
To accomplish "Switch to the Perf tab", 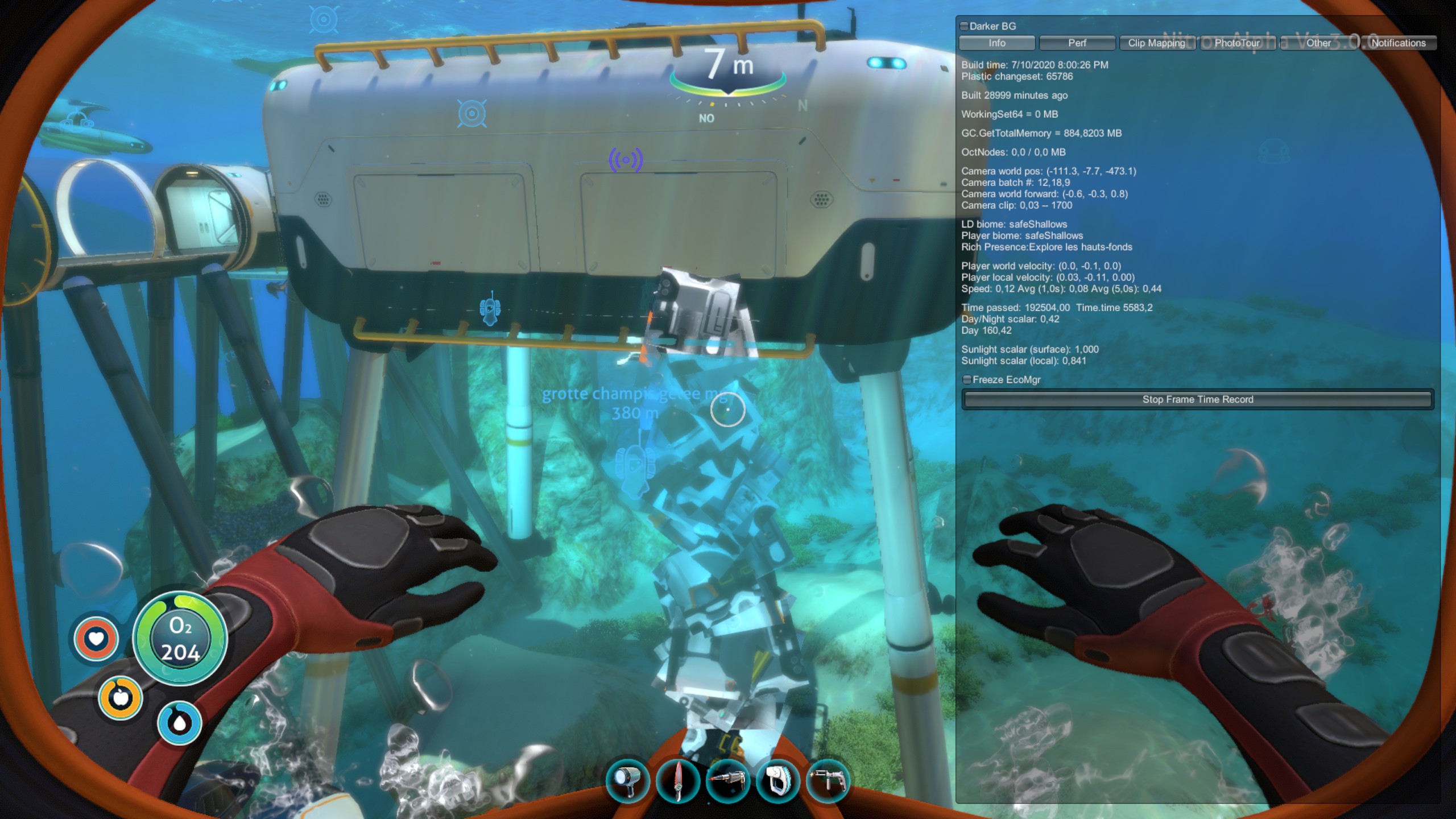I will pos(1077,43).
